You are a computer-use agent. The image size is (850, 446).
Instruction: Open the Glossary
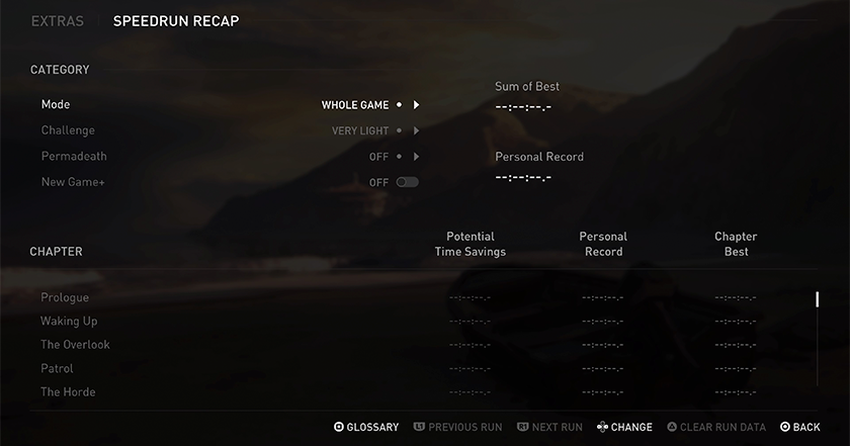tap(366, 427)
